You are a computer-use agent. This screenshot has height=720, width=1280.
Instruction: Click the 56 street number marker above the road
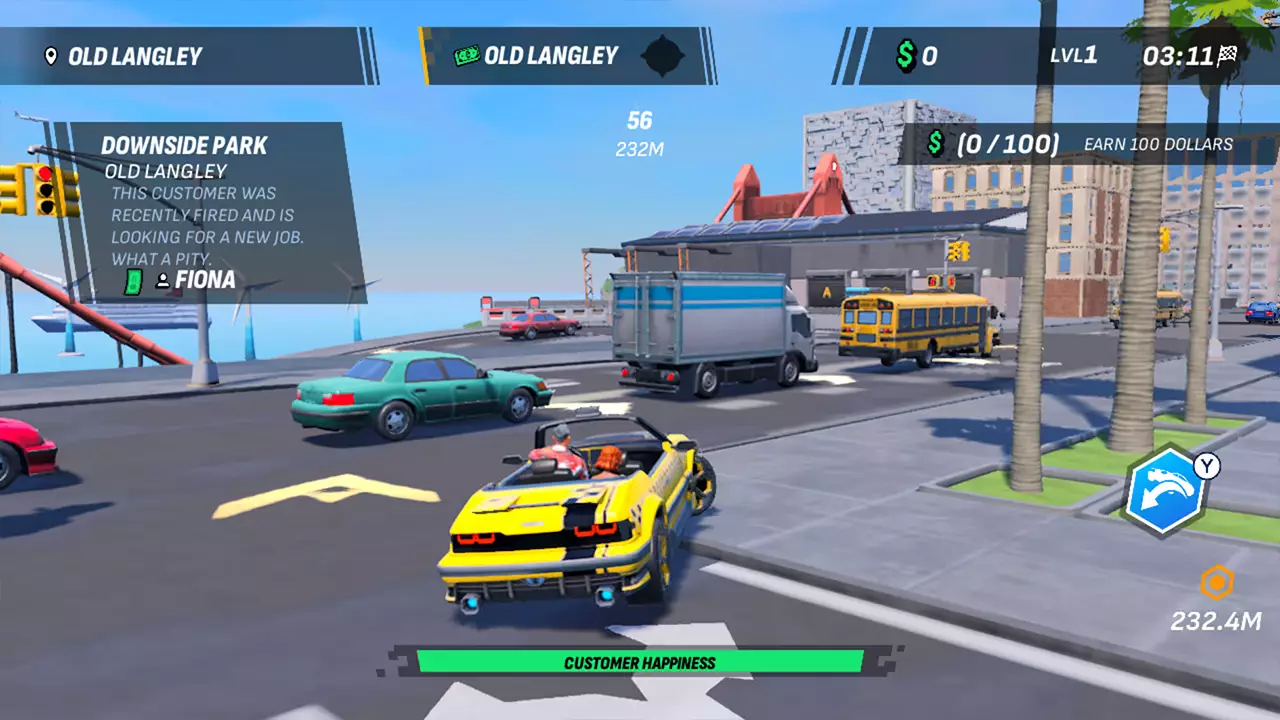coord(639,120)
